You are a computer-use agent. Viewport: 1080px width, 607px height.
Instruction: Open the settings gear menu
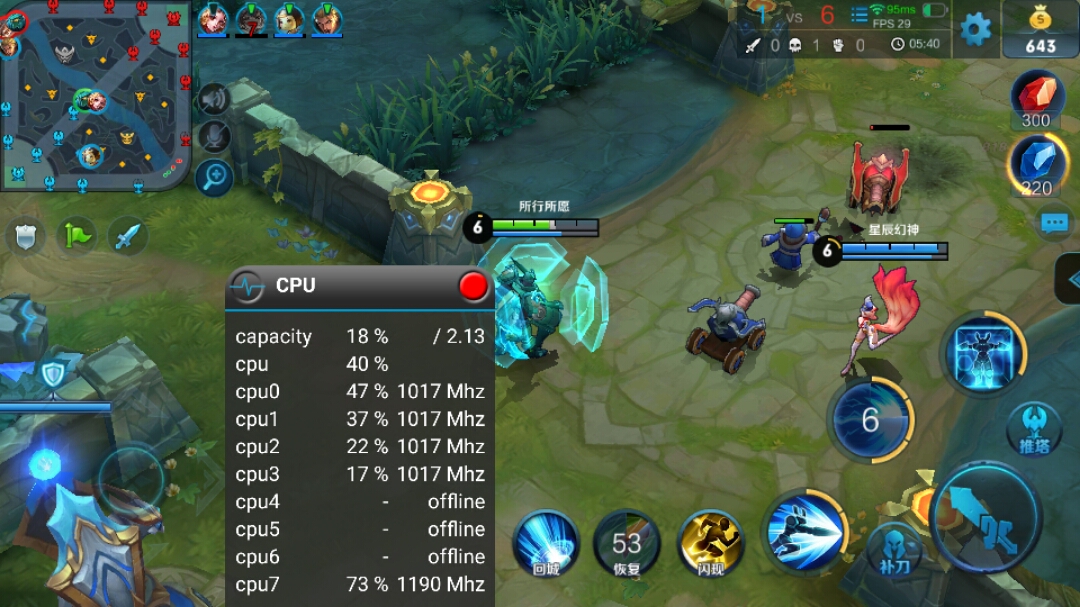975,29
